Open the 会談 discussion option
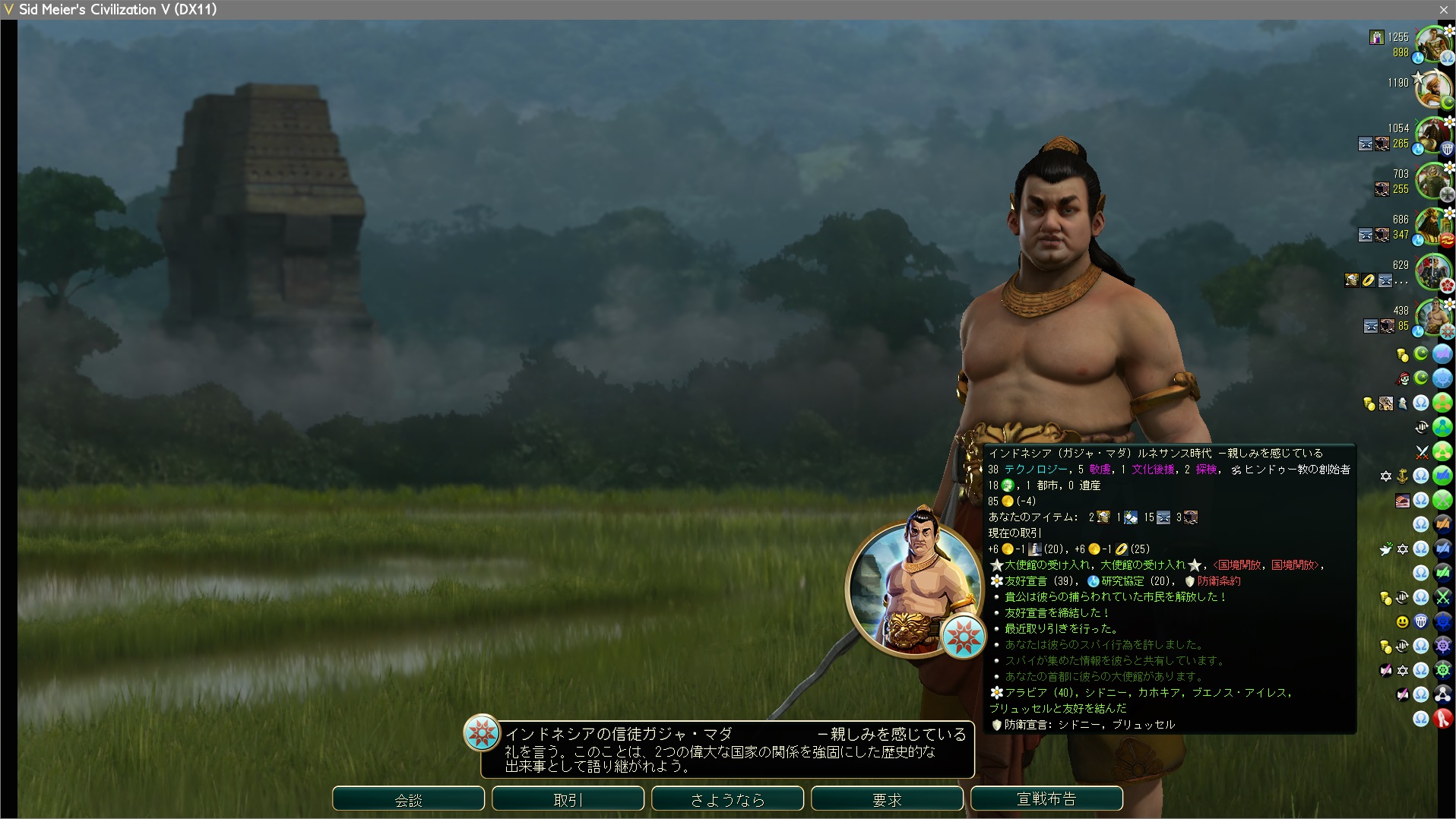The height and width of the screenshot is (819, 1456). (x=408, y=799)
